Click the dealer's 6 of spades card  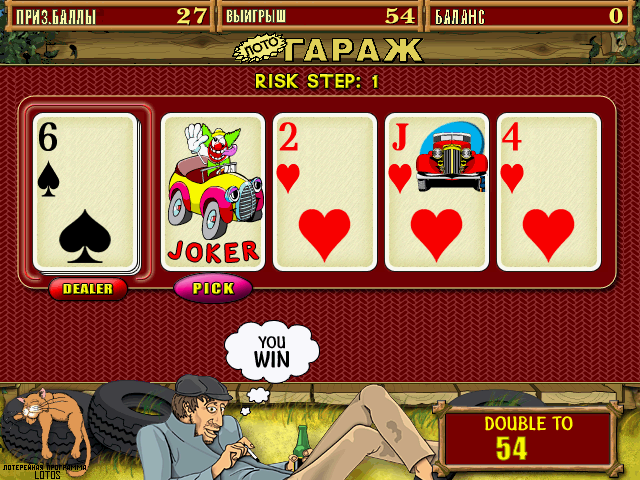coord(86,192)
